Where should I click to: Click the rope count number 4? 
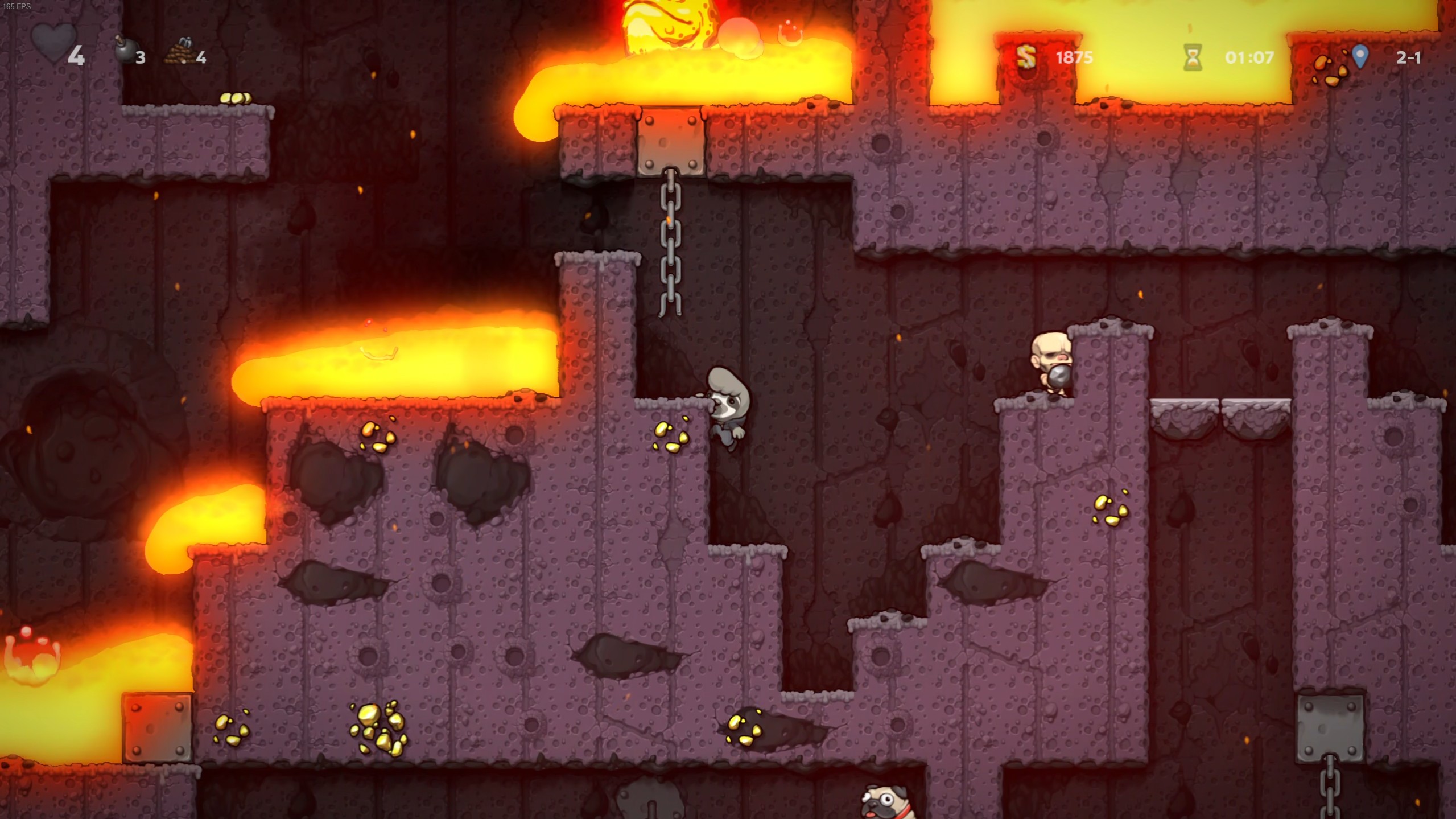coord(203,58)
